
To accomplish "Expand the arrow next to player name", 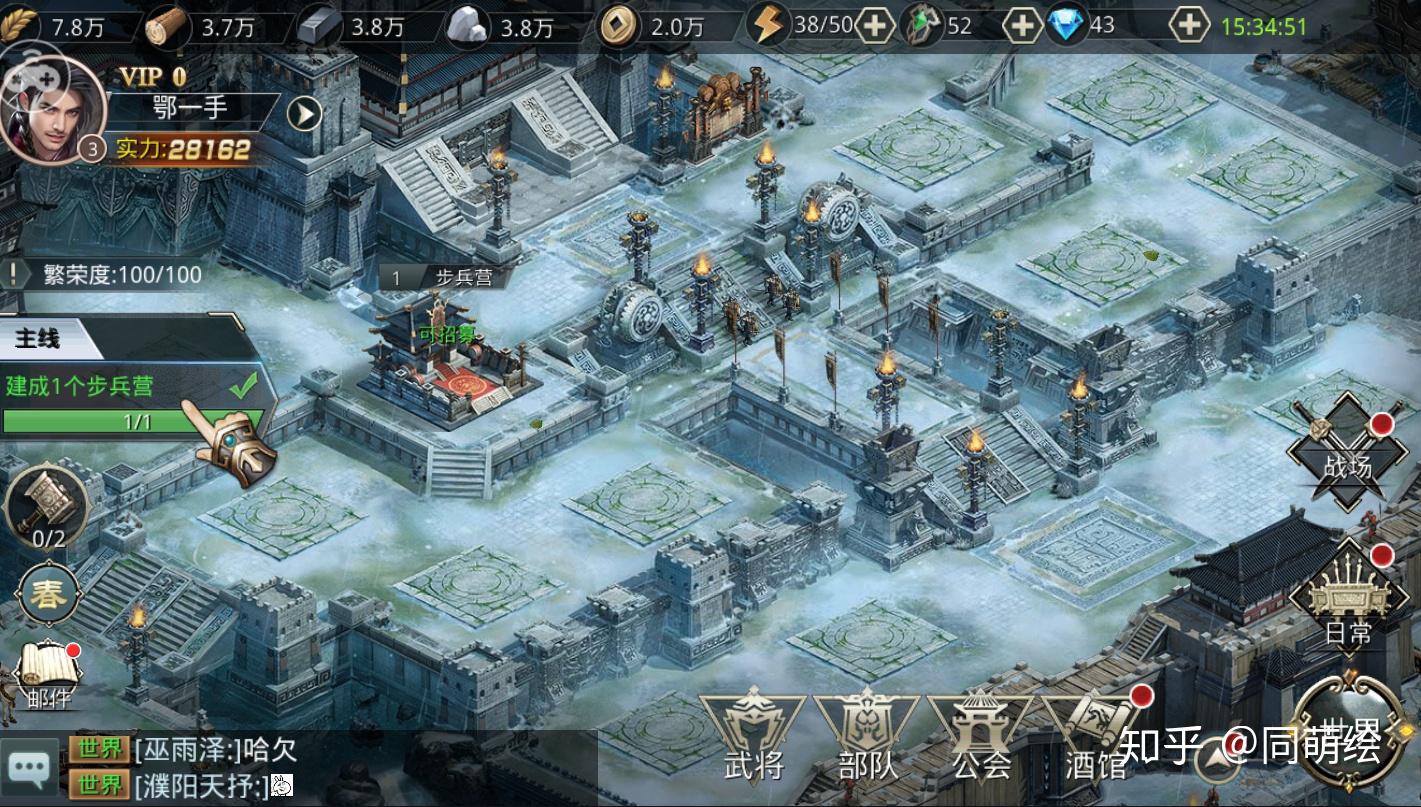I will pyautogui.click(x=304, y=114).
